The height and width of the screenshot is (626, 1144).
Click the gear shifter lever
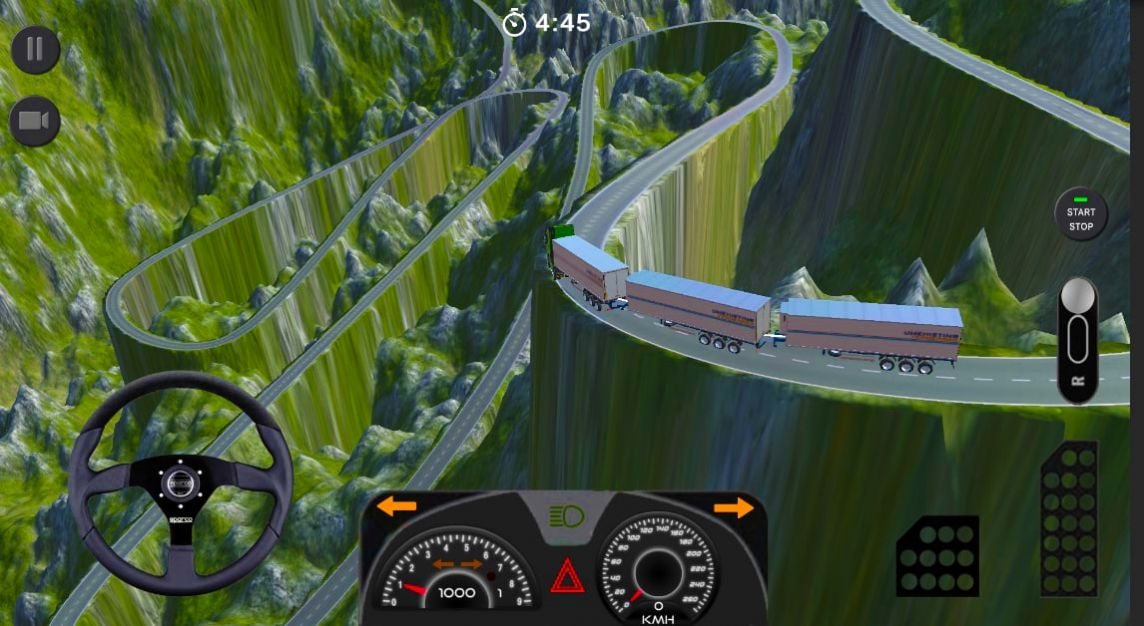(1077, 338)
